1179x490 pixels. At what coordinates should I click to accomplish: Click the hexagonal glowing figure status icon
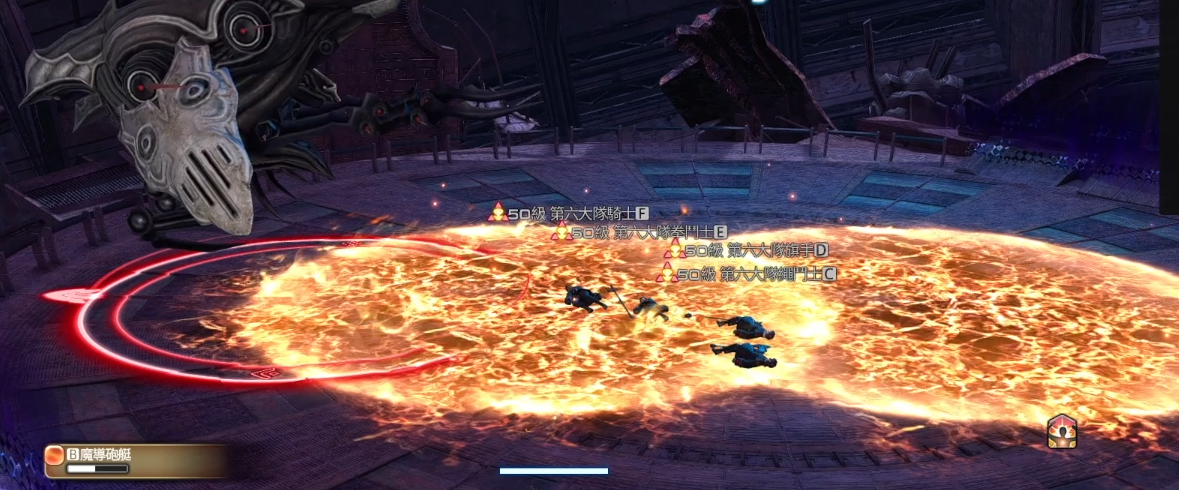tap(1061, 431)
